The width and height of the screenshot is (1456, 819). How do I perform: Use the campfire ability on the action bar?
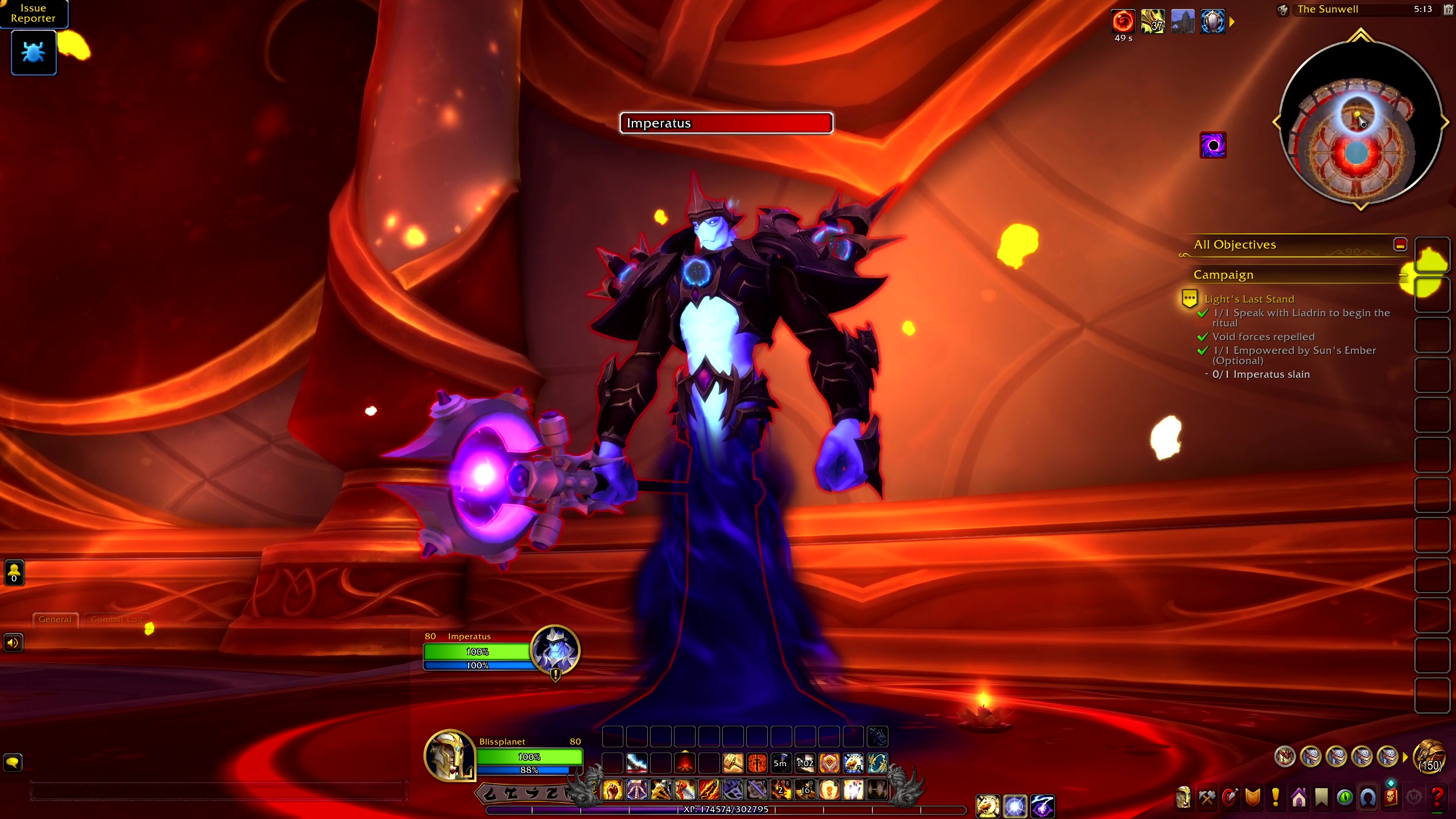click(x=685, y=763)
